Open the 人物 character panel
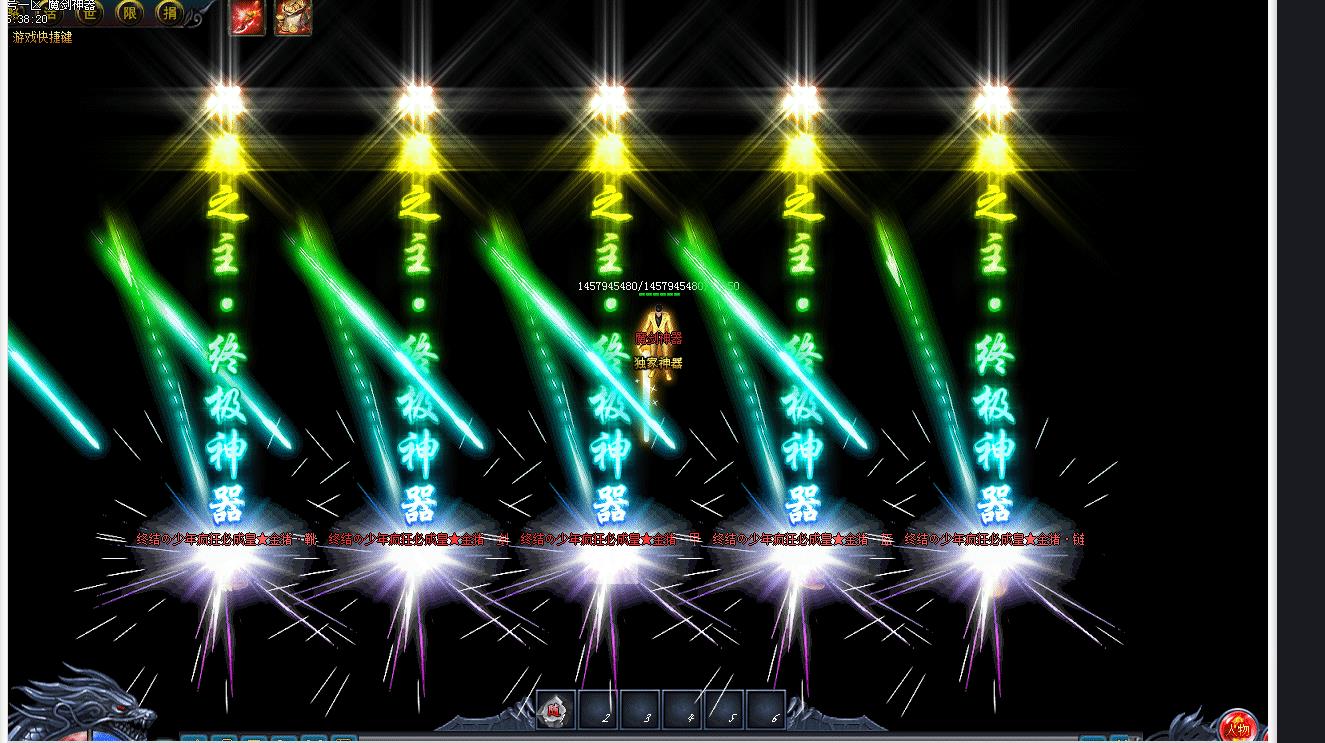The width and height of the screenshot is (1325, 743). [x=1238, y=726]
